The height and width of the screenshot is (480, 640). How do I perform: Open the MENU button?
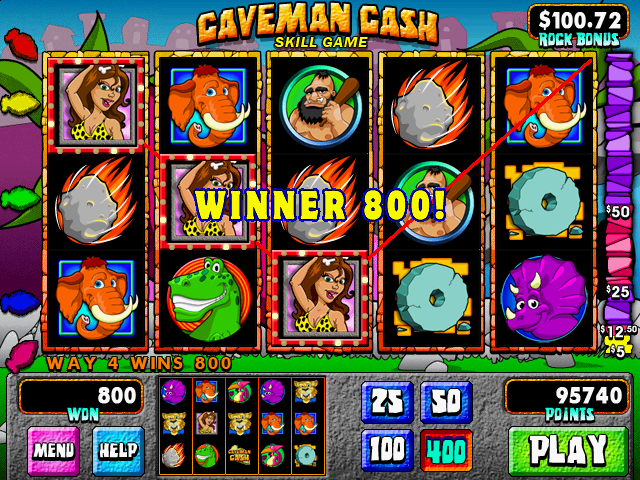pos(54,450)
